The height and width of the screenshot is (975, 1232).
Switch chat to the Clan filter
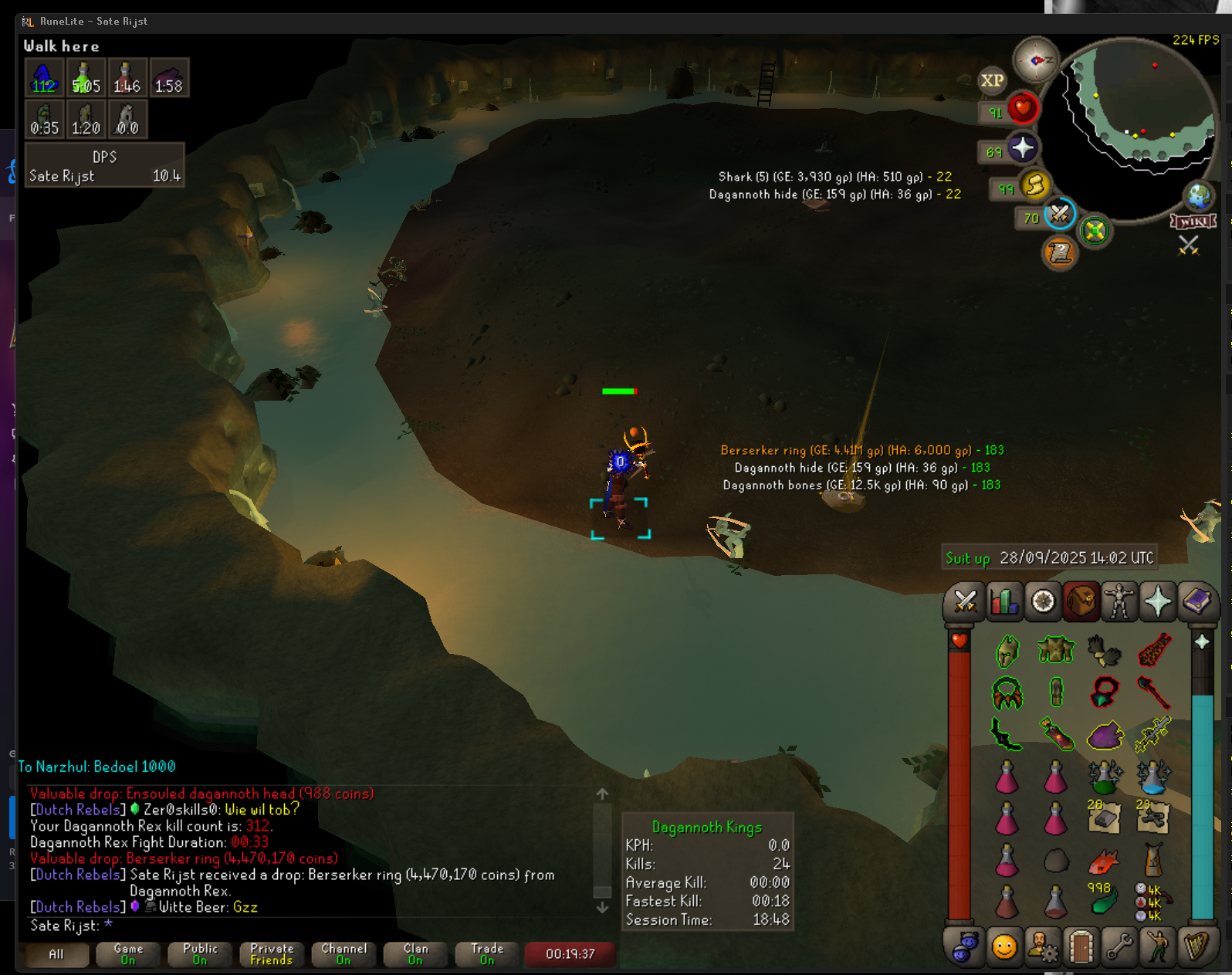coord(415,954)
